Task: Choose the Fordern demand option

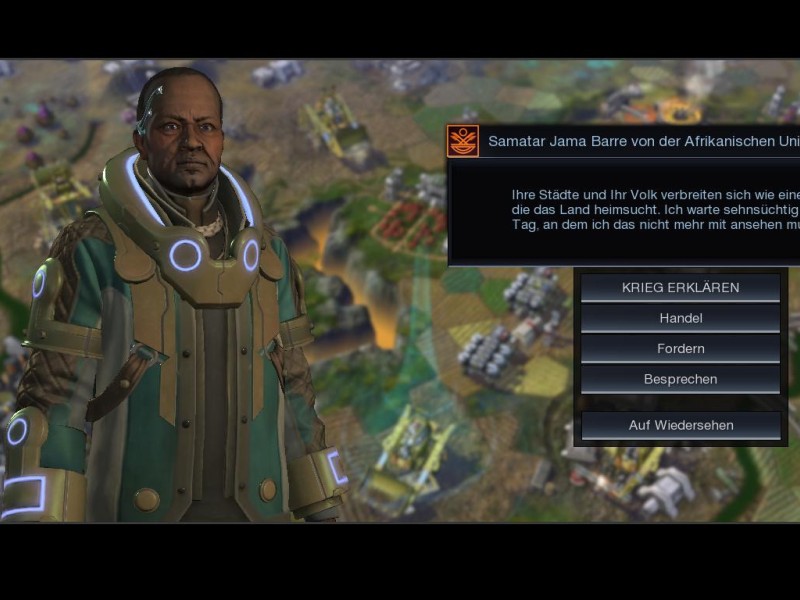Action: [x=680, y=349]
